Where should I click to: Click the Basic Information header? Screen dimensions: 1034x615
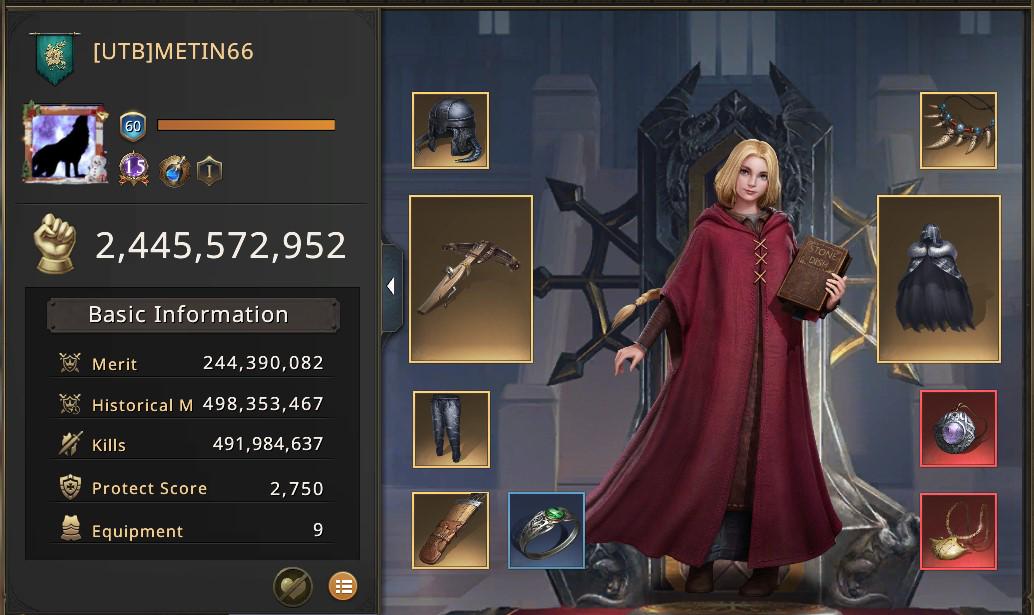tap(189, 314)
